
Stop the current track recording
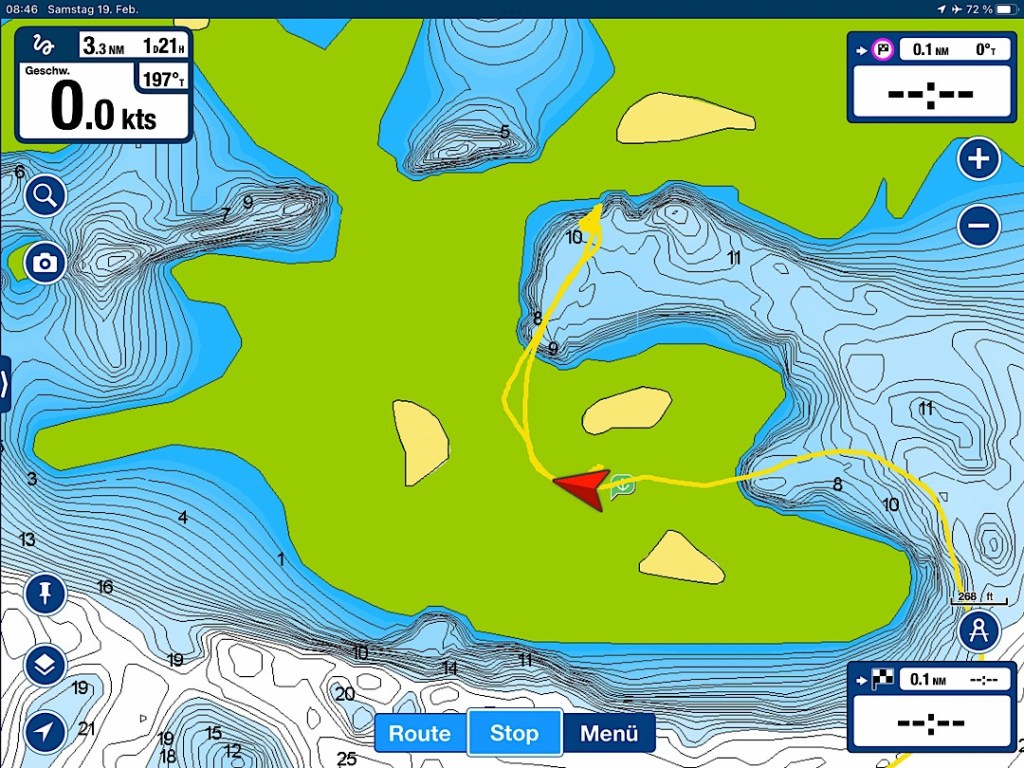pos(514,733)
